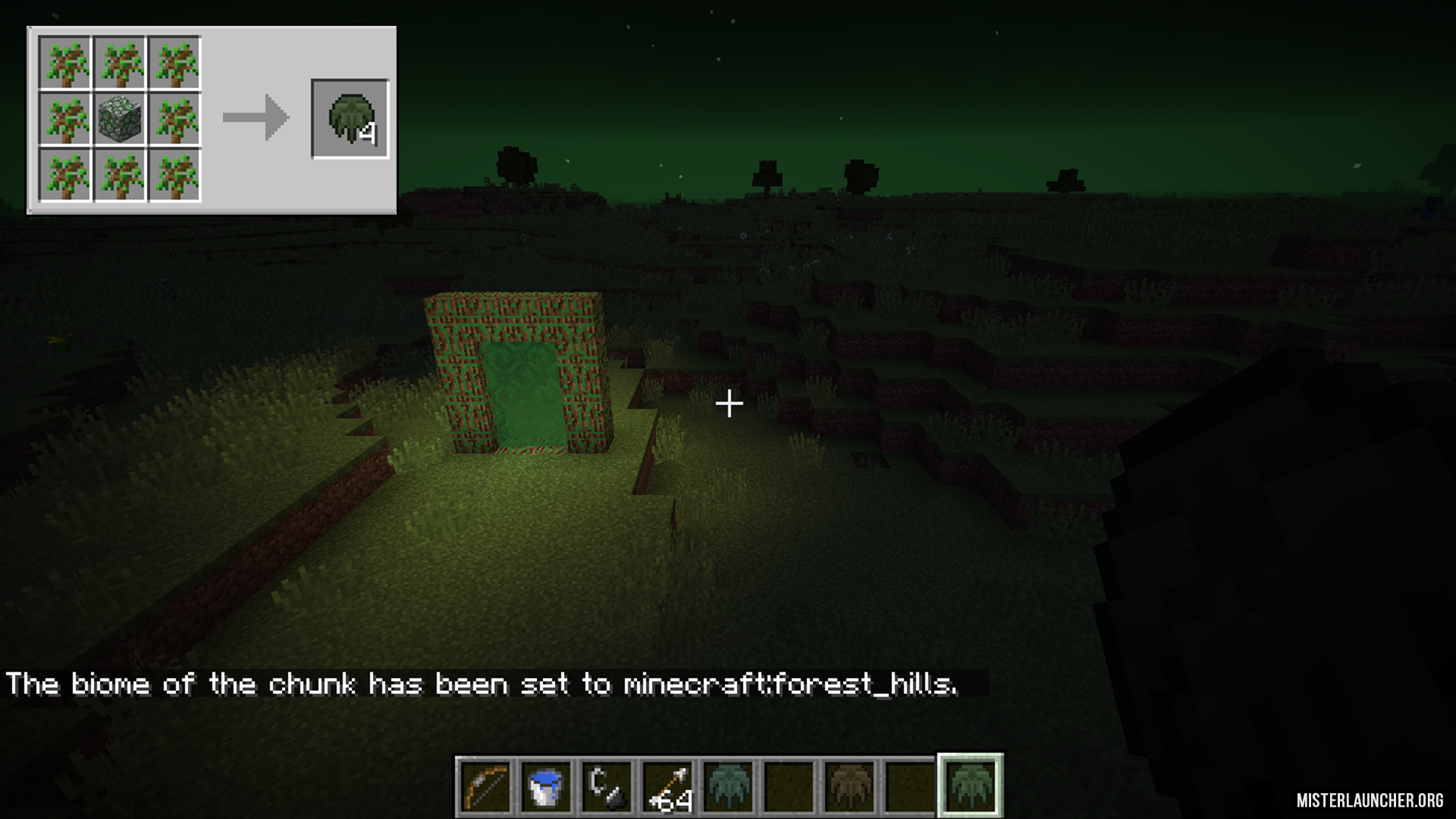Image resolution: width=1456 pixels, height=819 pixels.
Task: Select the bow in the hotbar
Action: [x=486, y=786]
